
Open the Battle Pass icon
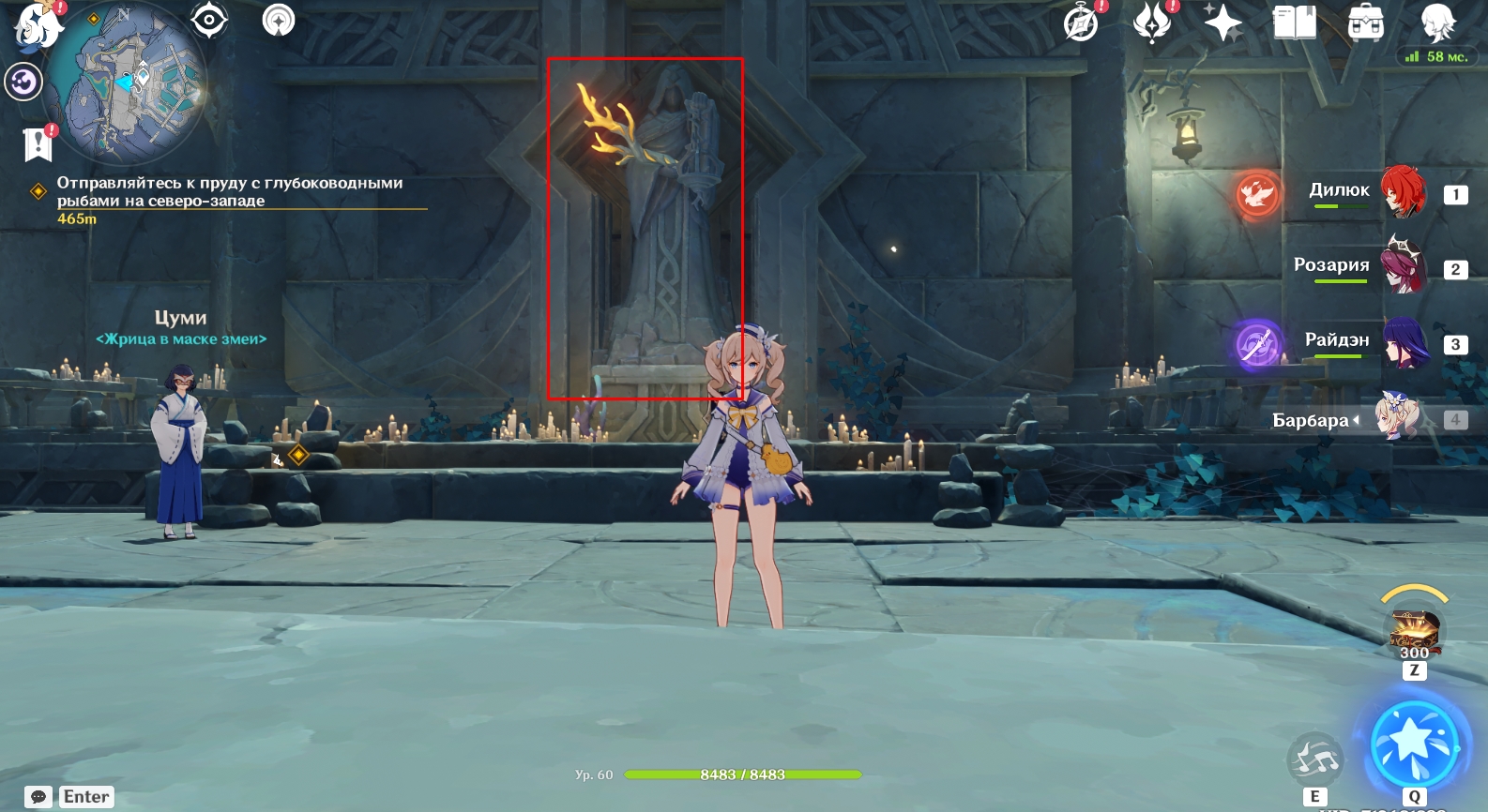coord(1152,23)
